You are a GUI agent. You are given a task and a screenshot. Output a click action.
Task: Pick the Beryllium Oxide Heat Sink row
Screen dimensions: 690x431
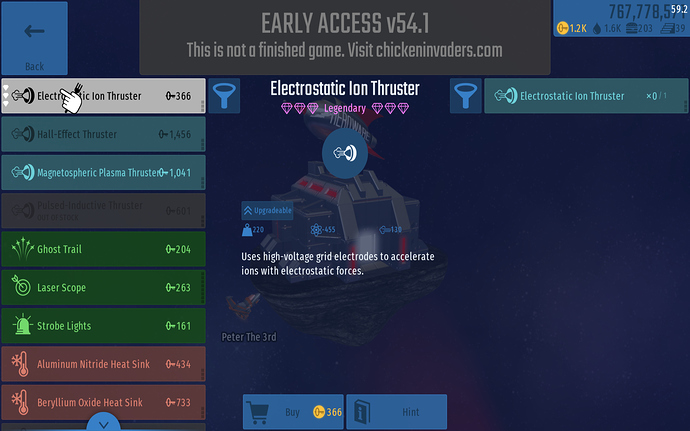(104, 402)
